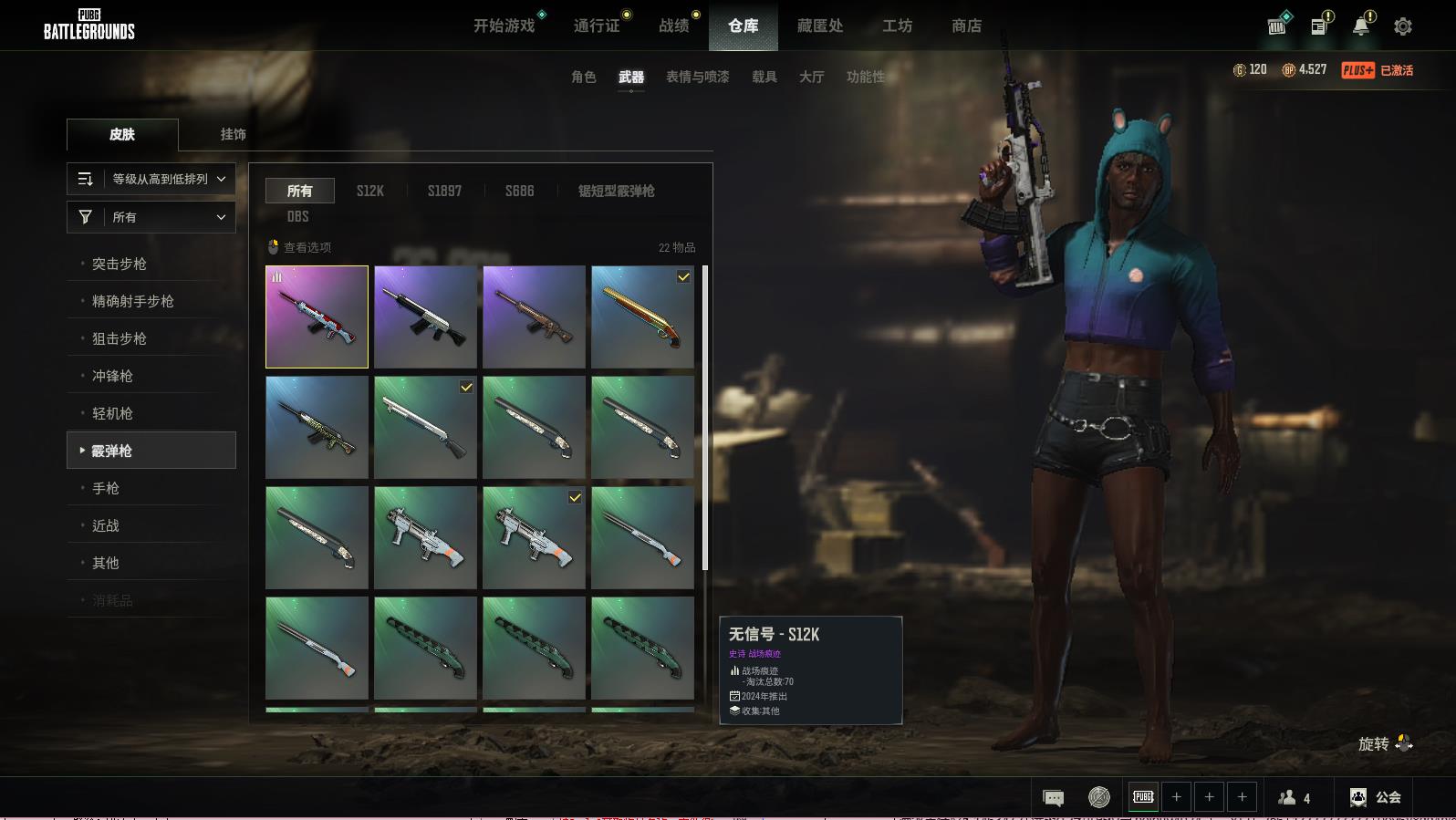Choose the 突击步枪 weapon category
1456x820 pixels.
(x=120, y=264)
